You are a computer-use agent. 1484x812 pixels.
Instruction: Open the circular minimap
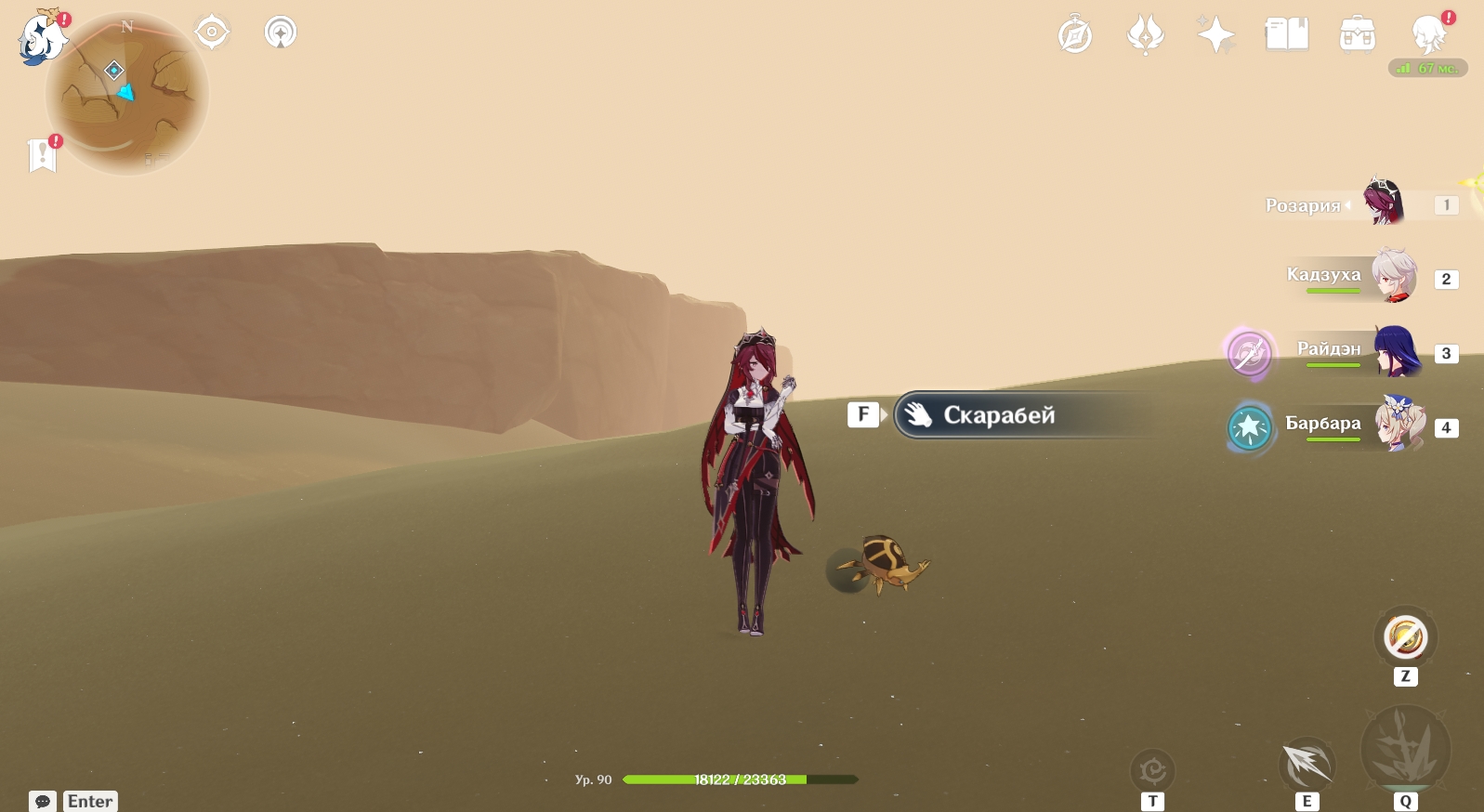[127, 94]
